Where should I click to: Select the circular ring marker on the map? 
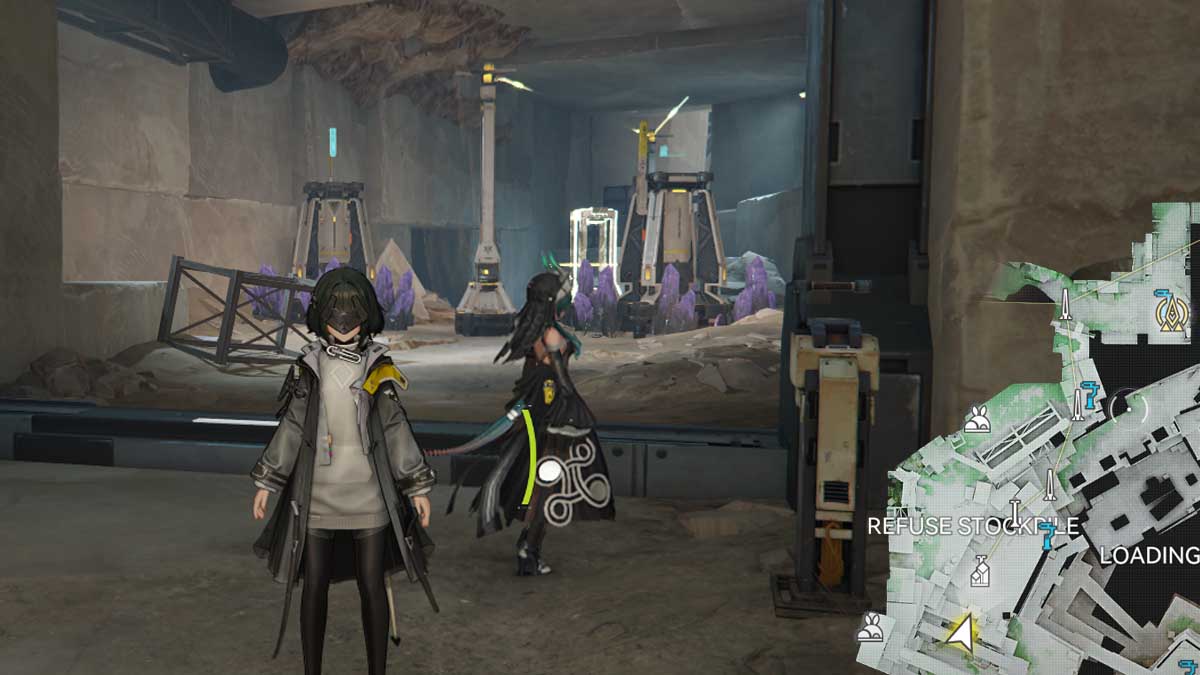pos(1130,405)
